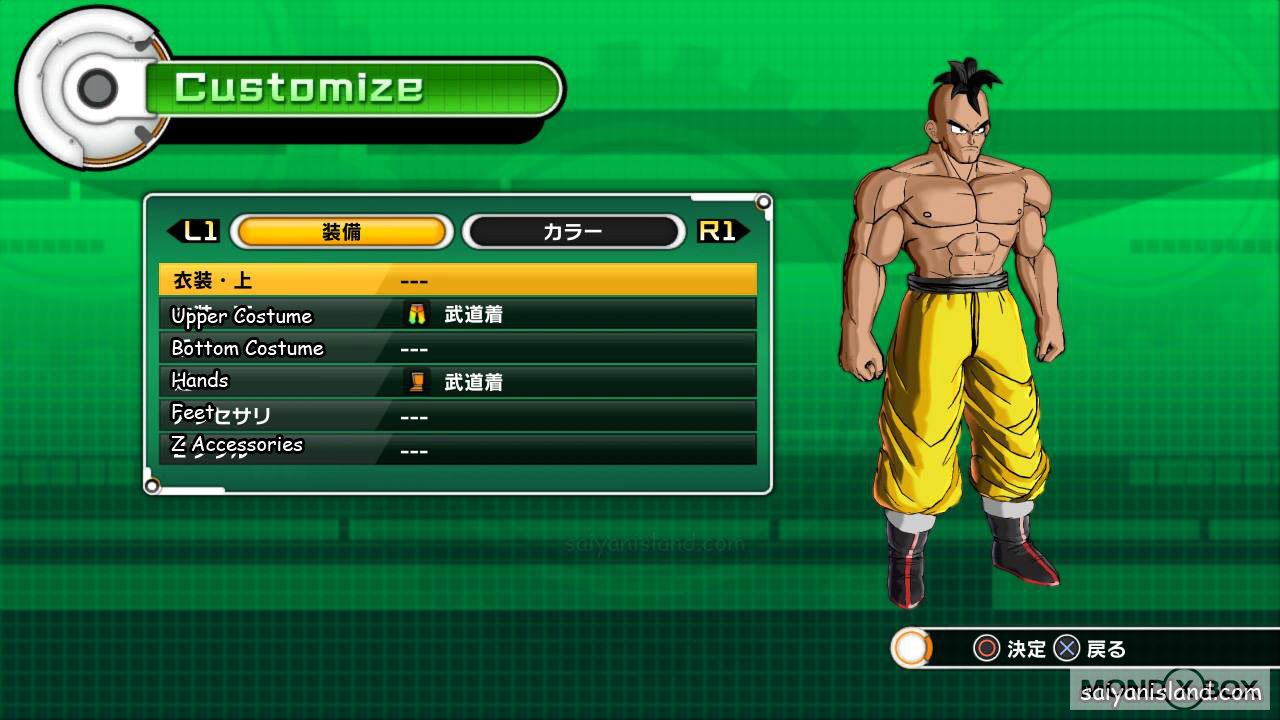Pick the Hands equipment row
The height and width of the screenshot is (720, 1280).
(x=457, y=381)
